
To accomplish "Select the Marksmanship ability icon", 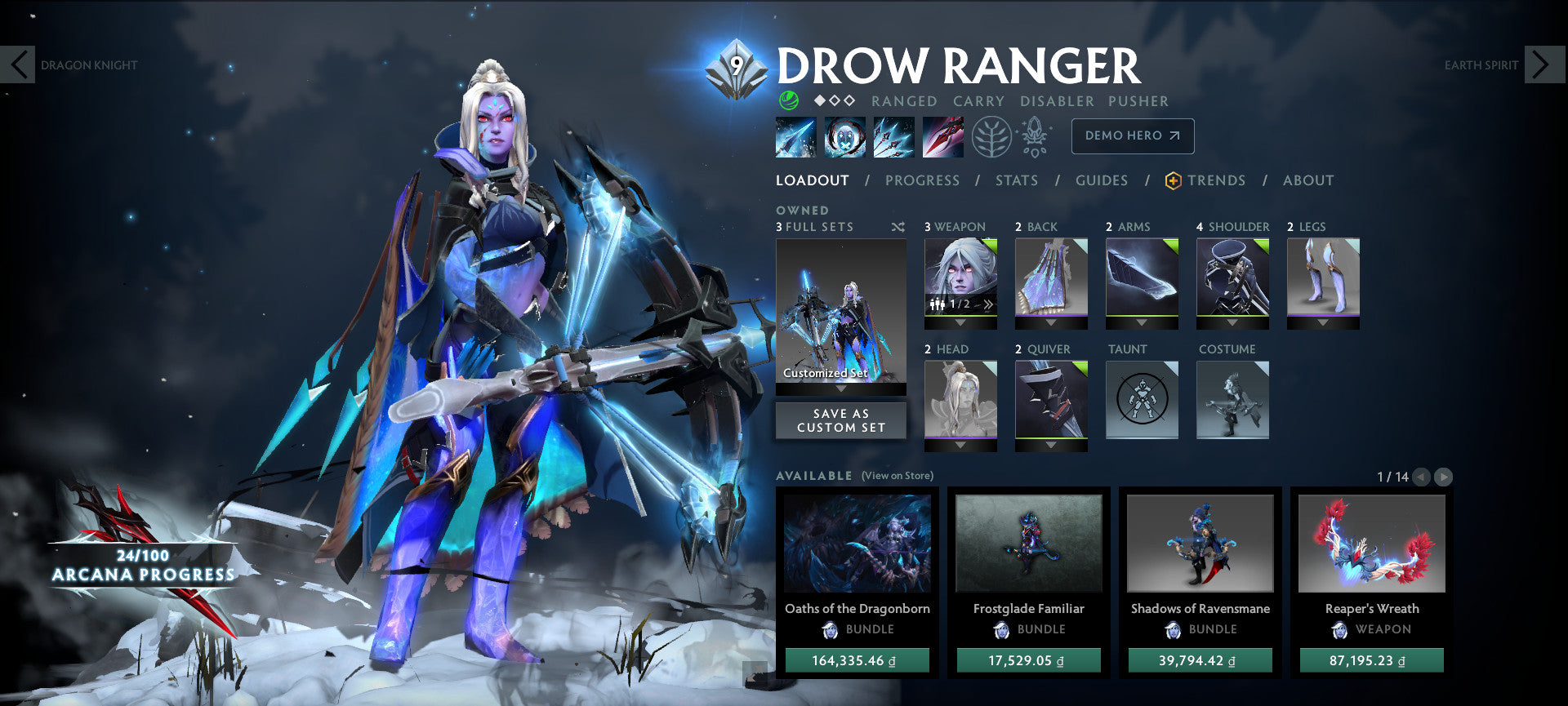I will pyautogui.click(x=942, y=136).
